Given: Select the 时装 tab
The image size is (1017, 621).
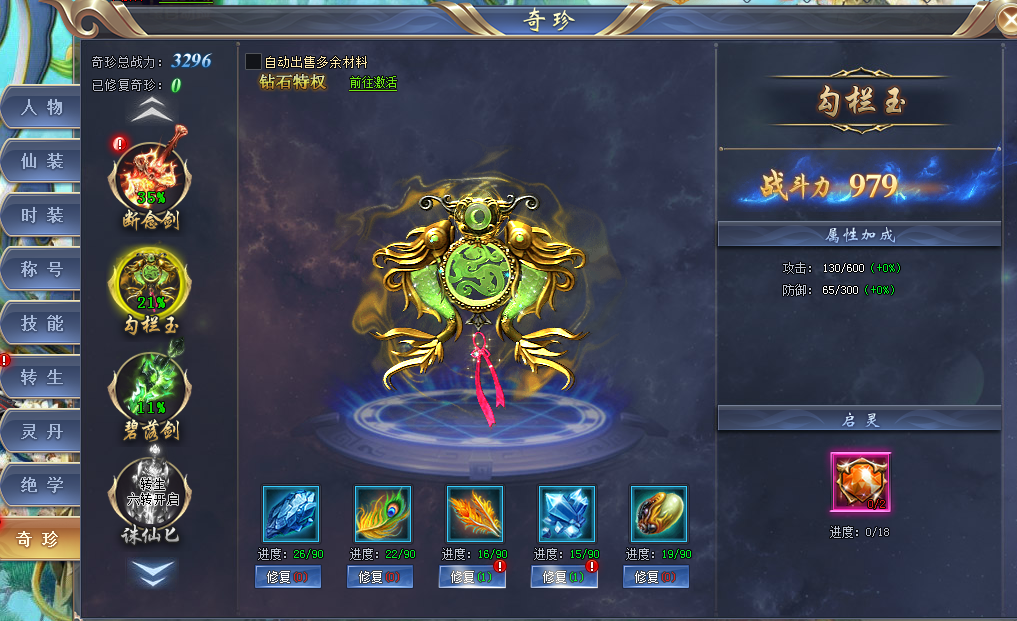Looking at the screenshot, I should [x=41, y=215].
